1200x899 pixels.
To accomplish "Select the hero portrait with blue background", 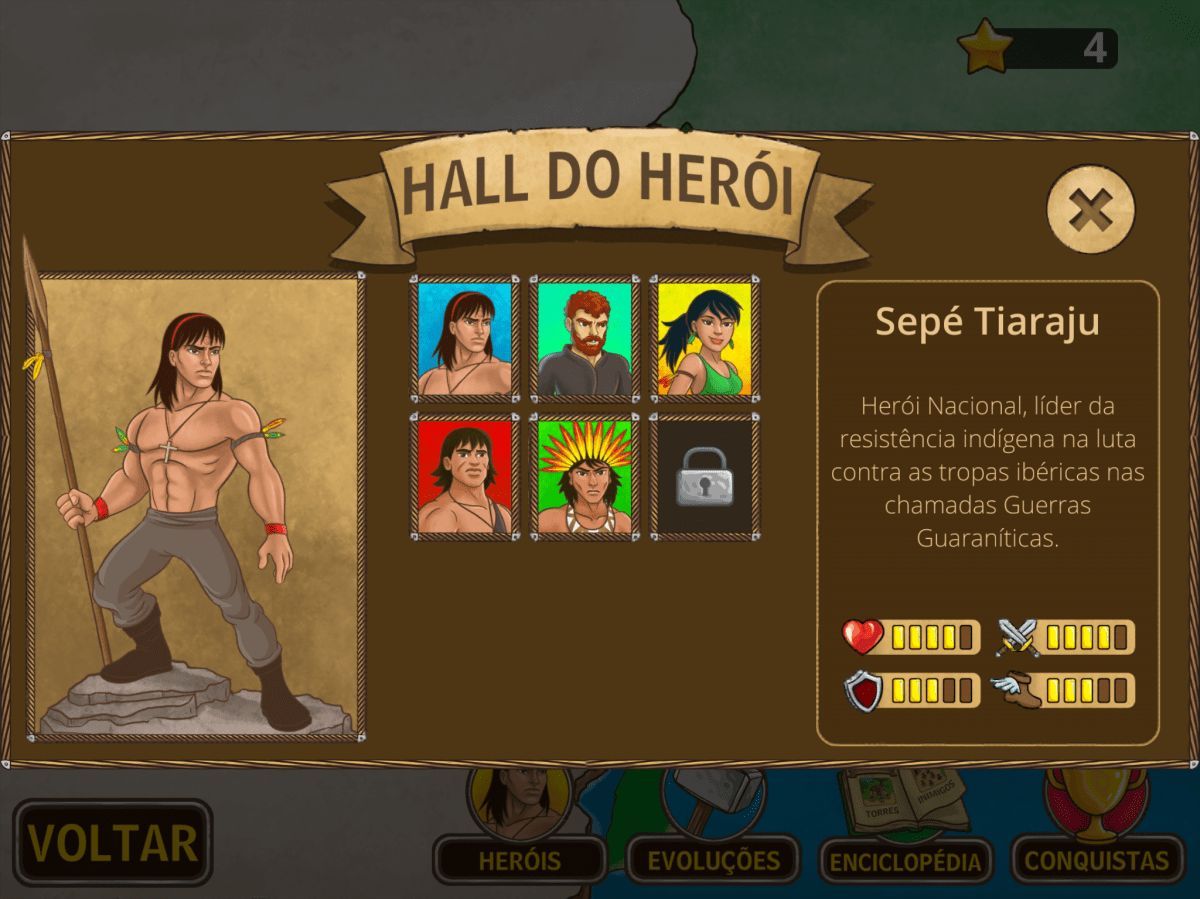I will (465, 339).
